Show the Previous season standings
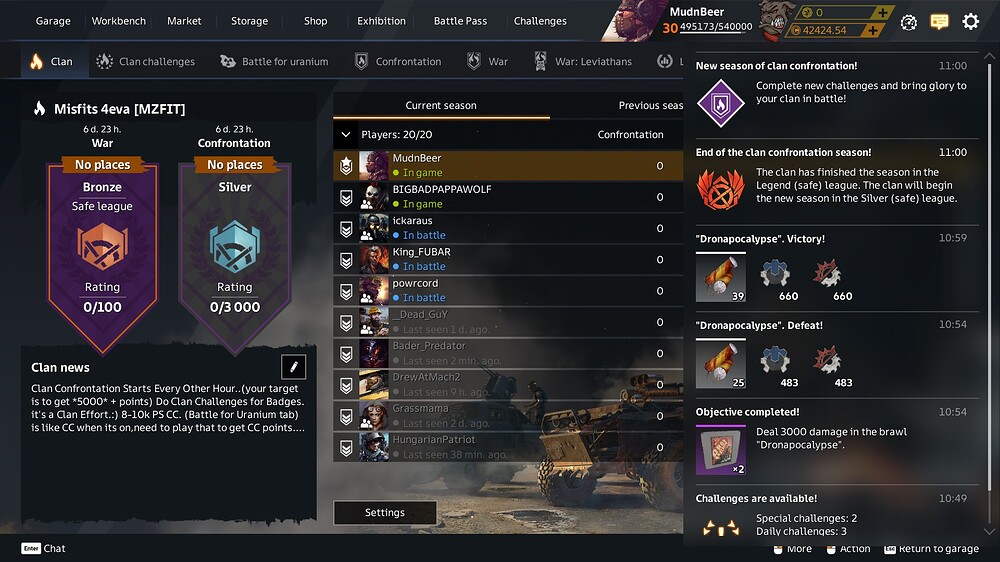 point(651,105)
